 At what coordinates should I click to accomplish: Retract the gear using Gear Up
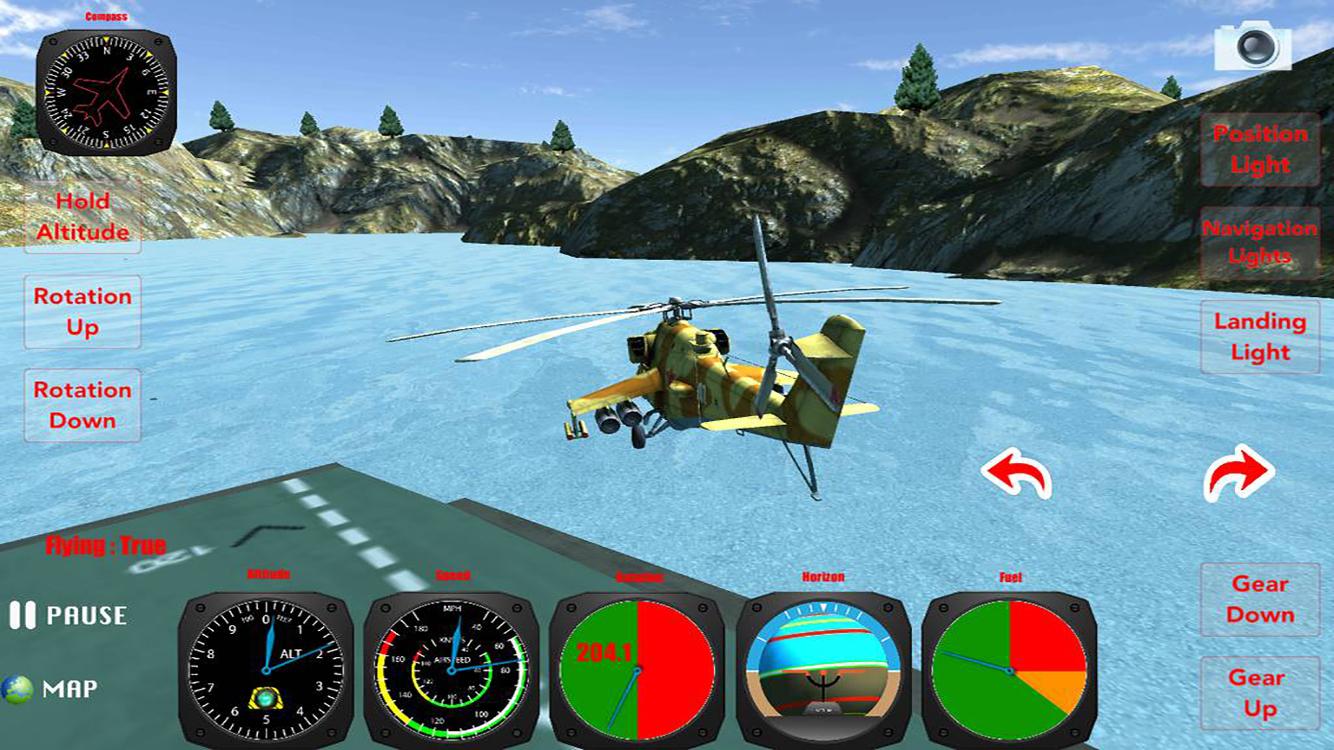1258,690
